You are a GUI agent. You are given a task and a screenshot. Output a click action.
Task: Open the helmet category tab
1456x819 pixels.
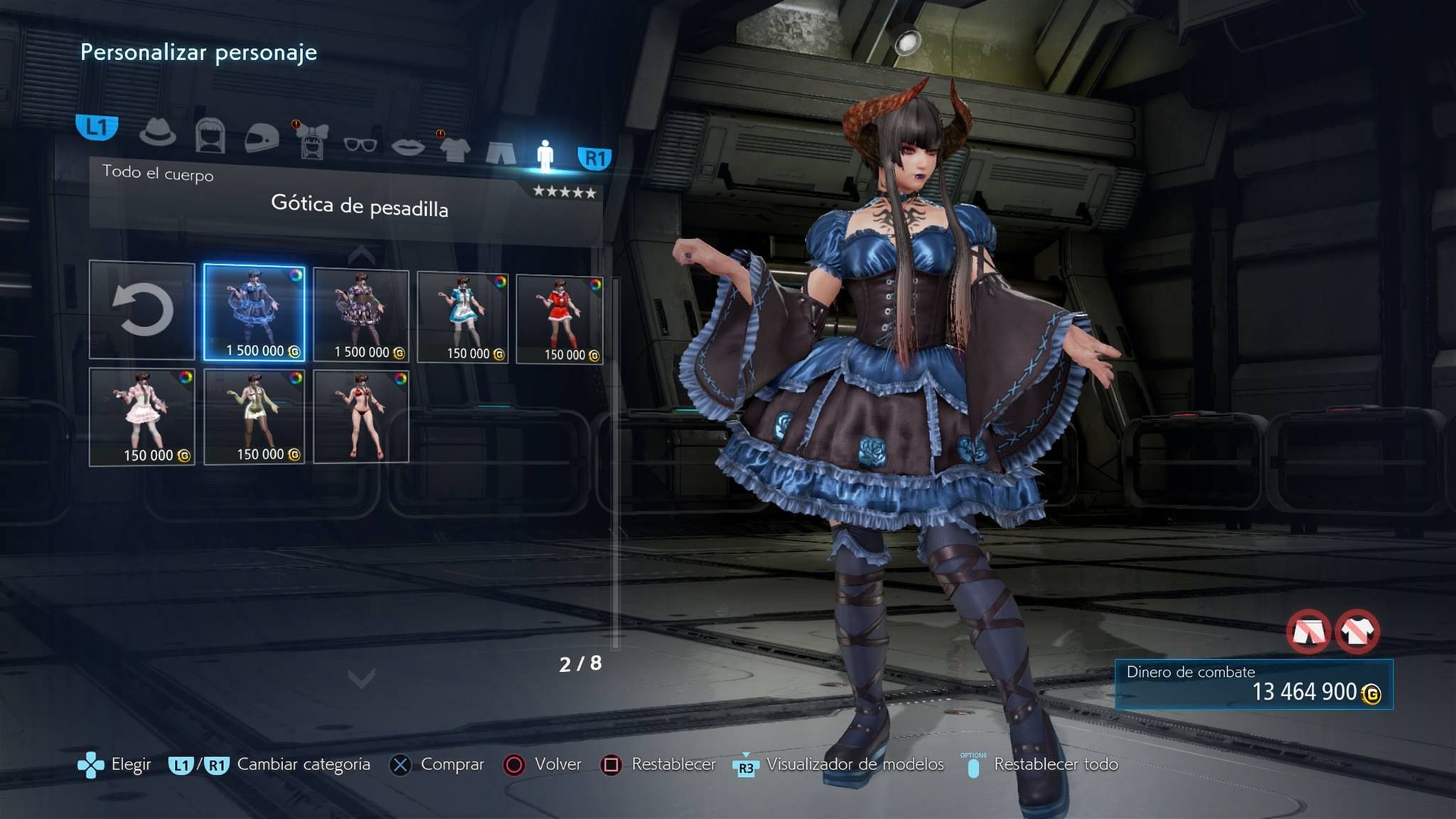pos(262,138)
